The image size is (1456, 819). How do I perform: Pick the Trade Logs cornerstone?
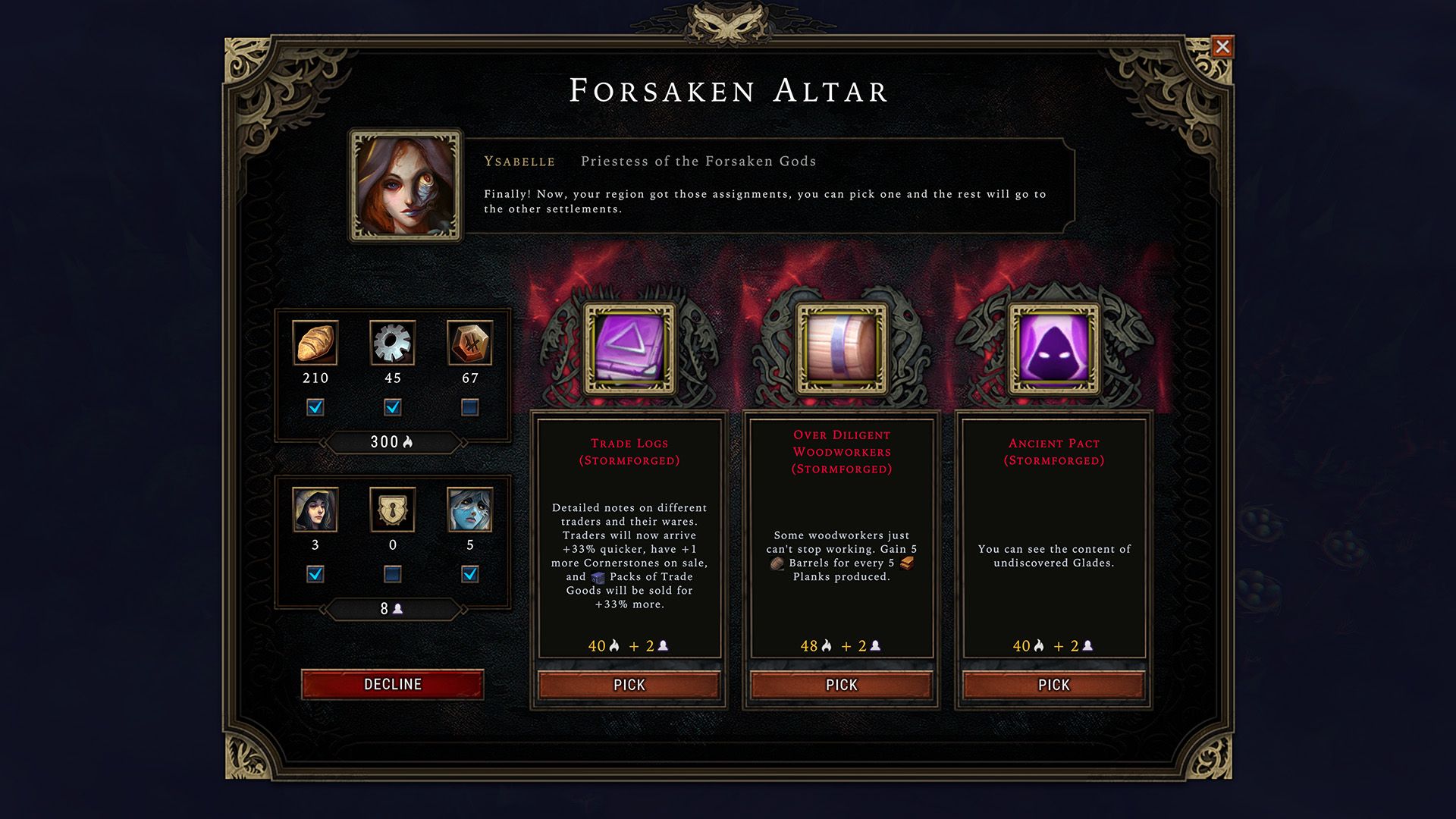pyautogui.click(x=629, y=685)
